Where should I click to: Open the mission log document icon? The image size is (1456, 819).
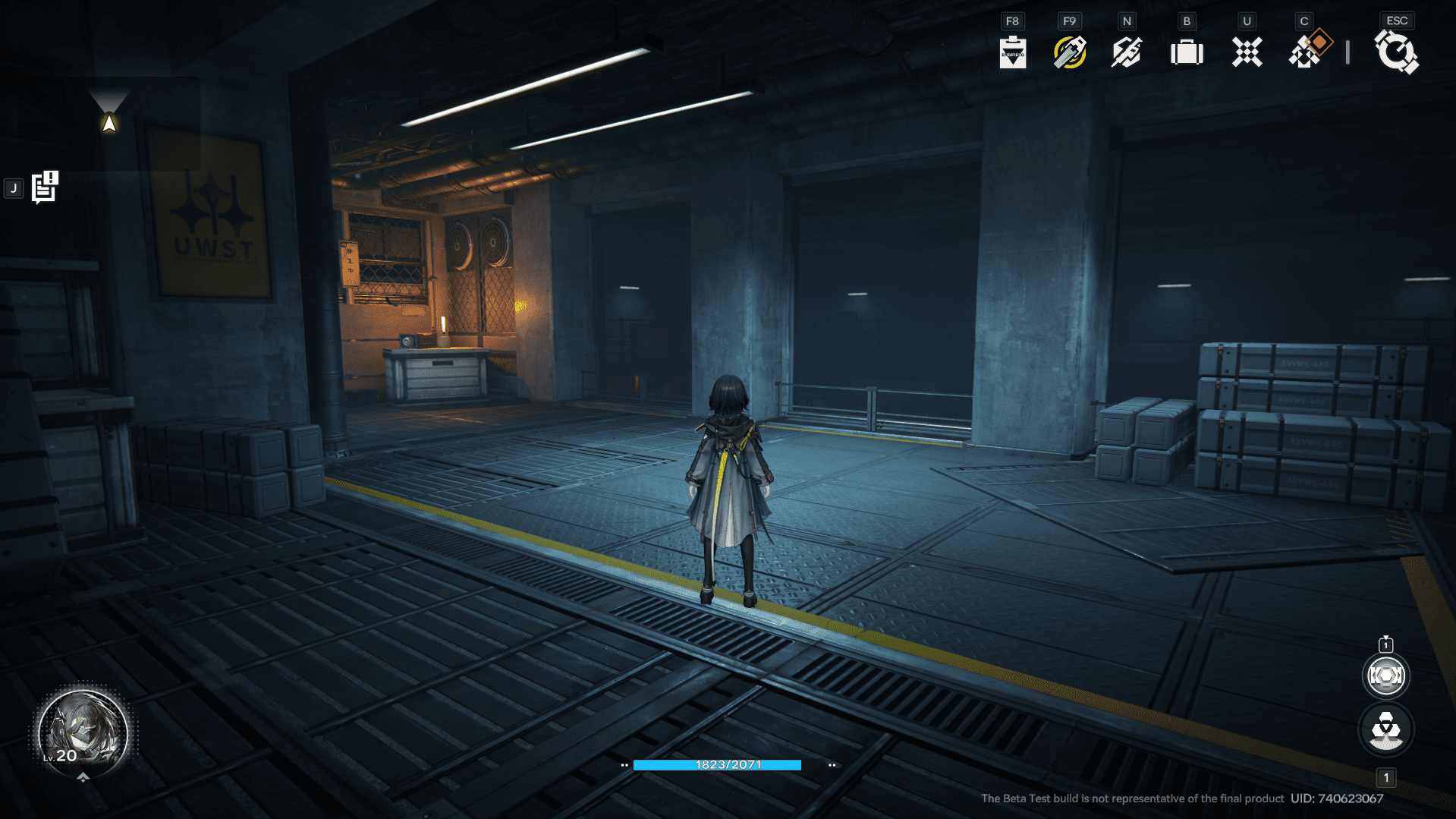[x=45, y=187]
